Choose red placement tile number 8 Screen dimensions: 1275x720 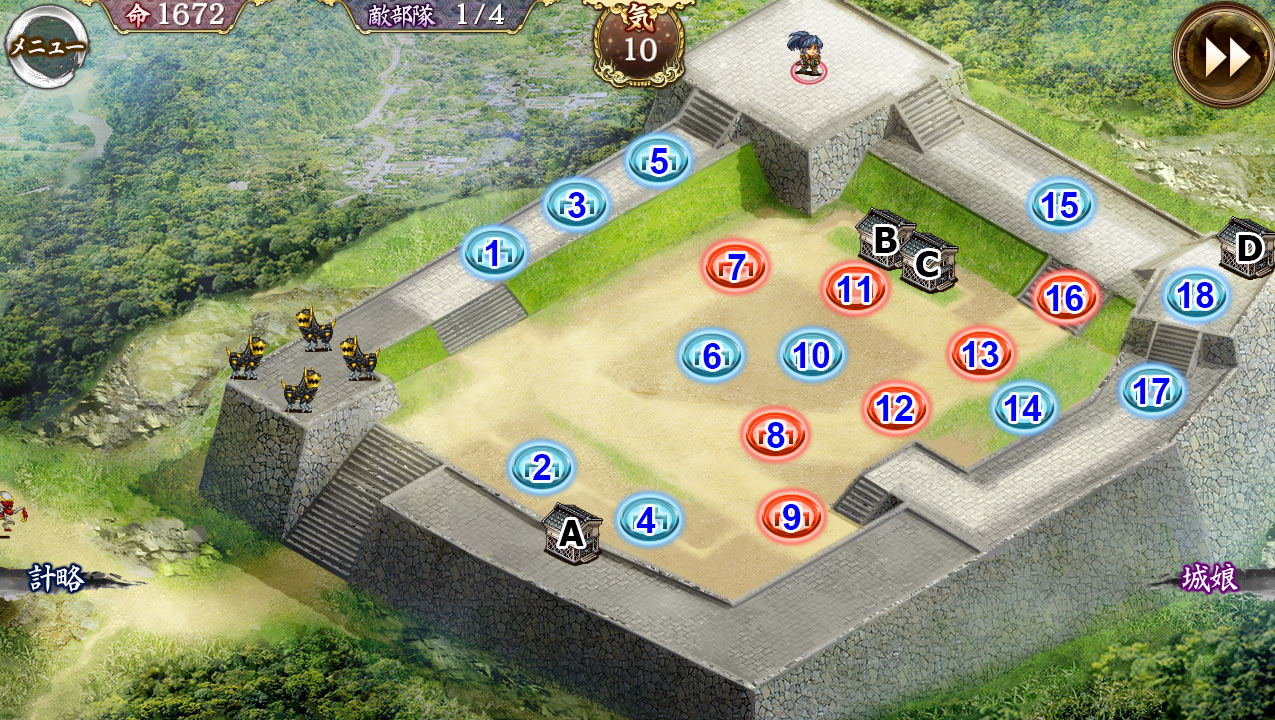(x=776, y=435)
